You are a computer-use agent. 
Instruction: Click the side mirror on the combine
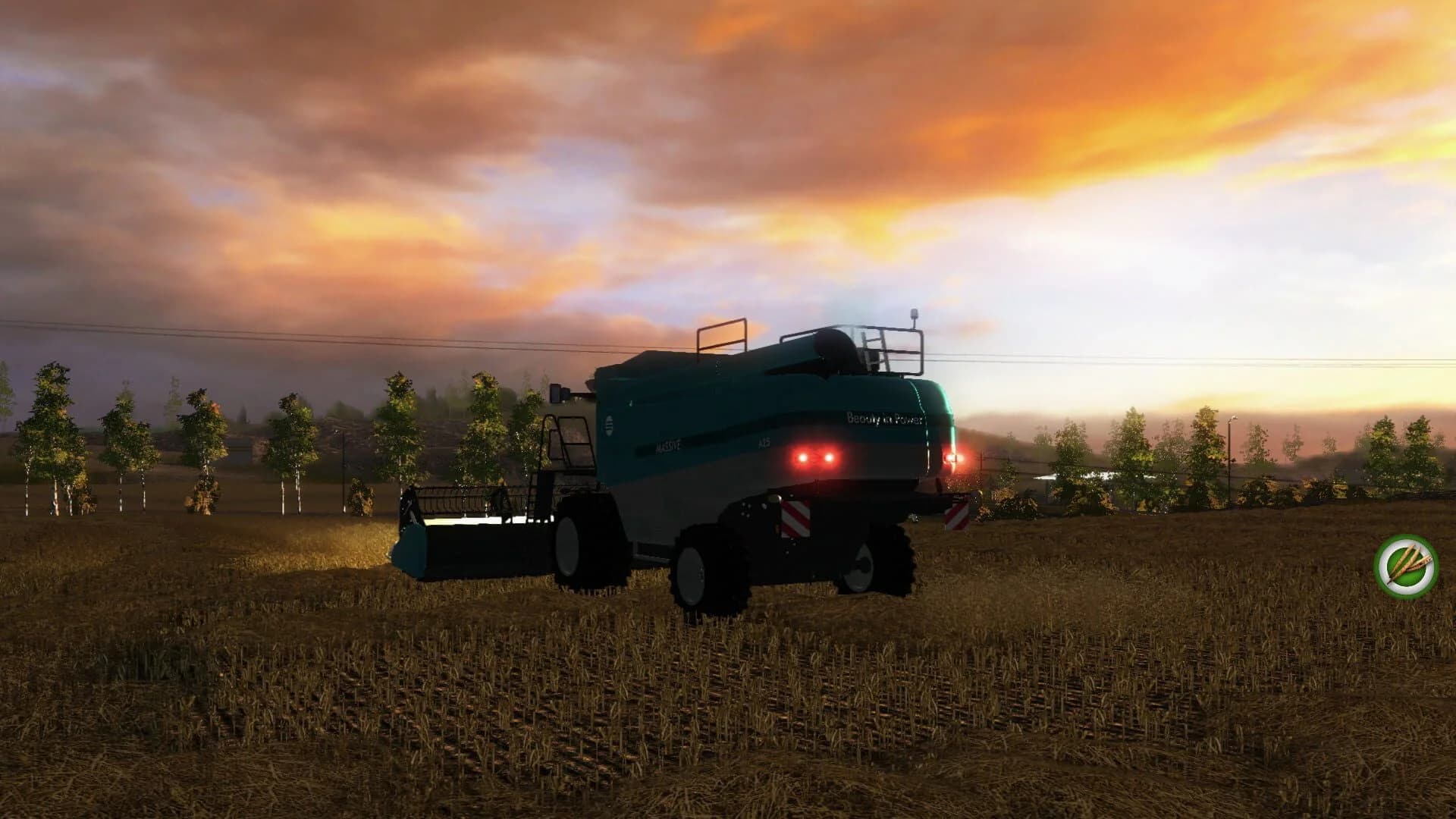tap(557, 393)
